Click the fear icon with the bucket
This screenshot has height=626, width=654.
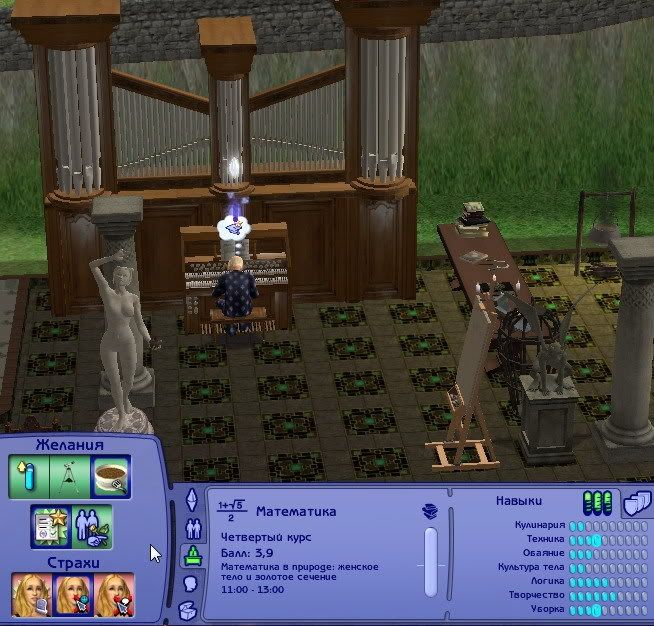[30, 595]
